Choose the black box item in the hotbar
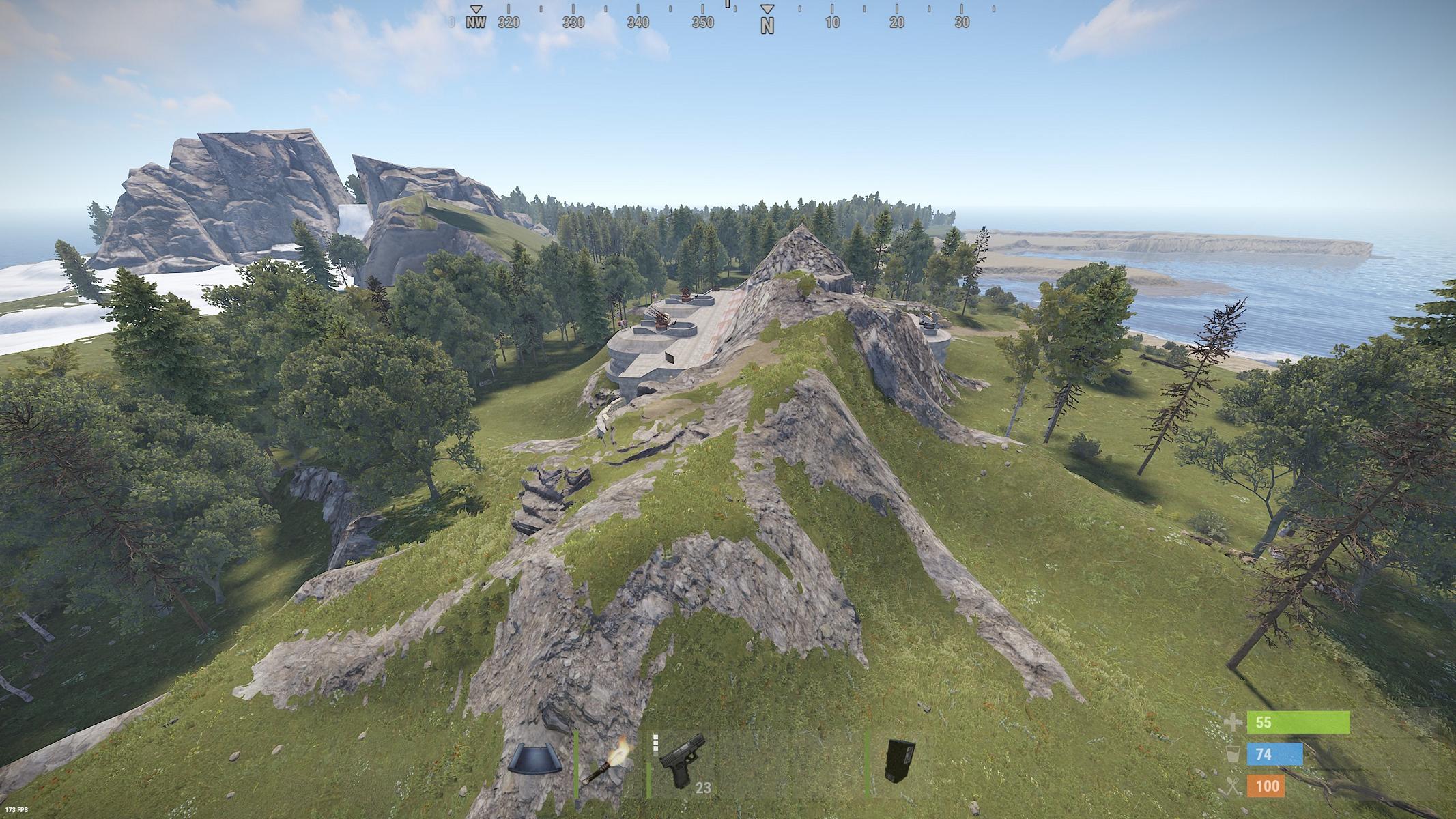Image resolution: width=1456 pixels, height=819 pixels. coord(899,760)
